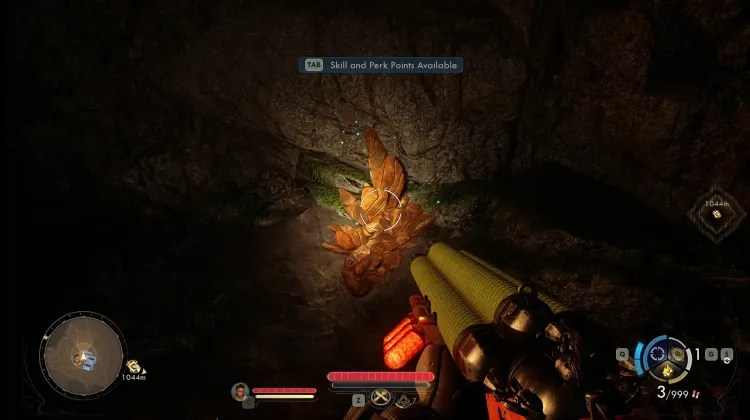Click the quest distance marker beside the minimap
Image resolution: width=750 pixels, height=420 pixels.
click(134, 368)
